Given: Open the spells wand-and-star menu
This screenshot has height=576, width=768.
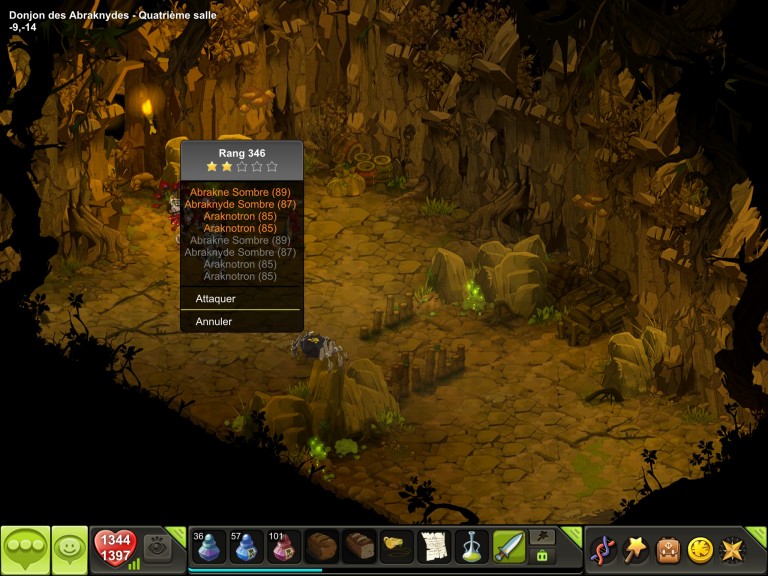Looking at the screenshot, I should point(636,549).
